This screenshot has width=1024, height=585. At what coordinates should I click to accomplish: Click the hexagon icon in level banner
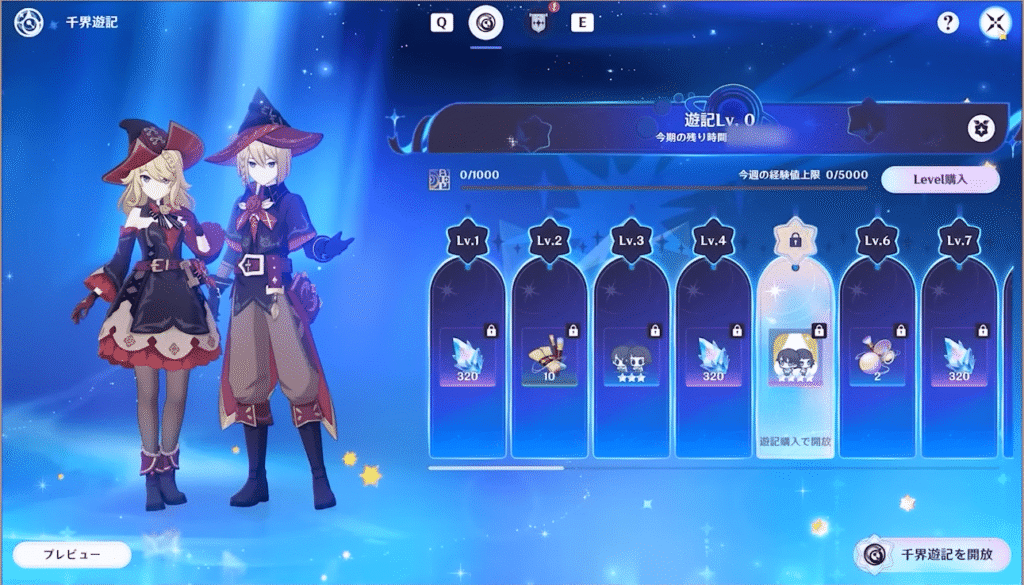tap(980, 128)
